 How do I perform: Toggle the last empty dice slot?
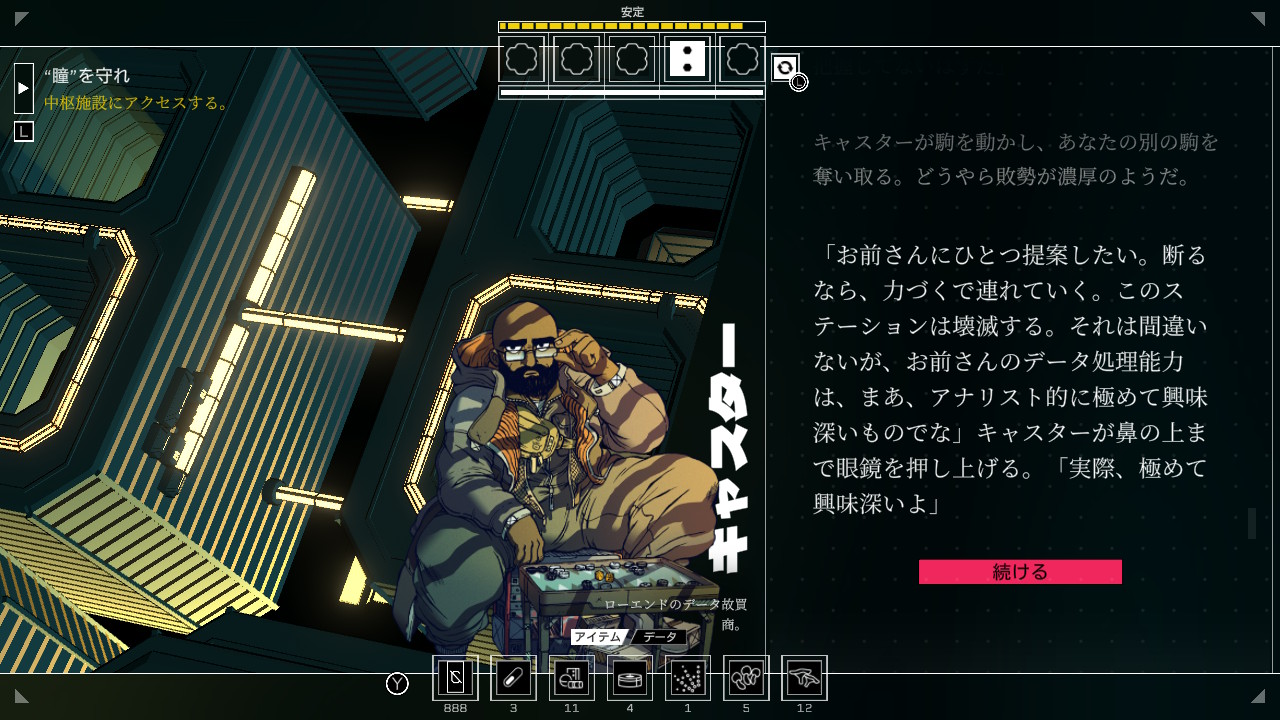tap(742, 59)
